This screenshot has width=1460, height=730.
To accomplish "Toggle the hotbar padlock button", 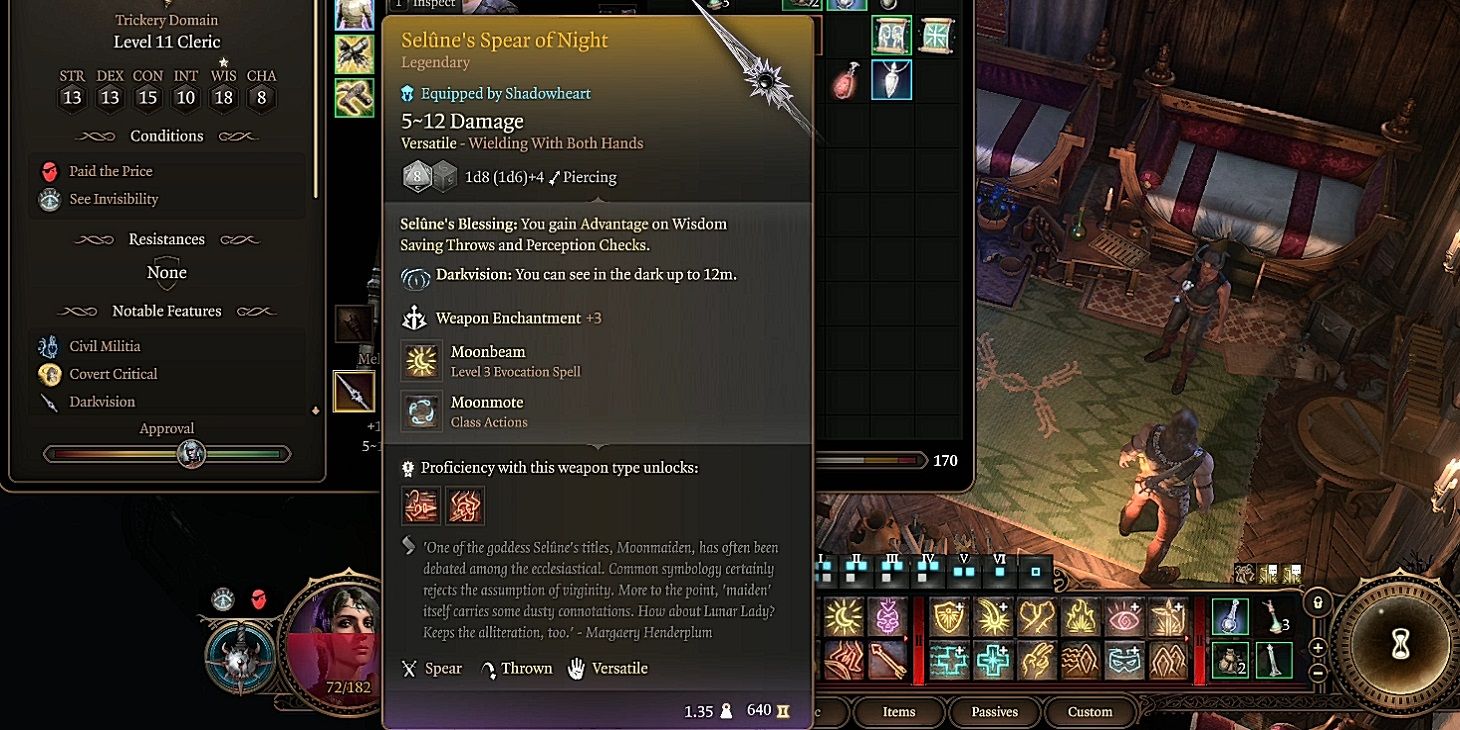I will click(1319, 603).
